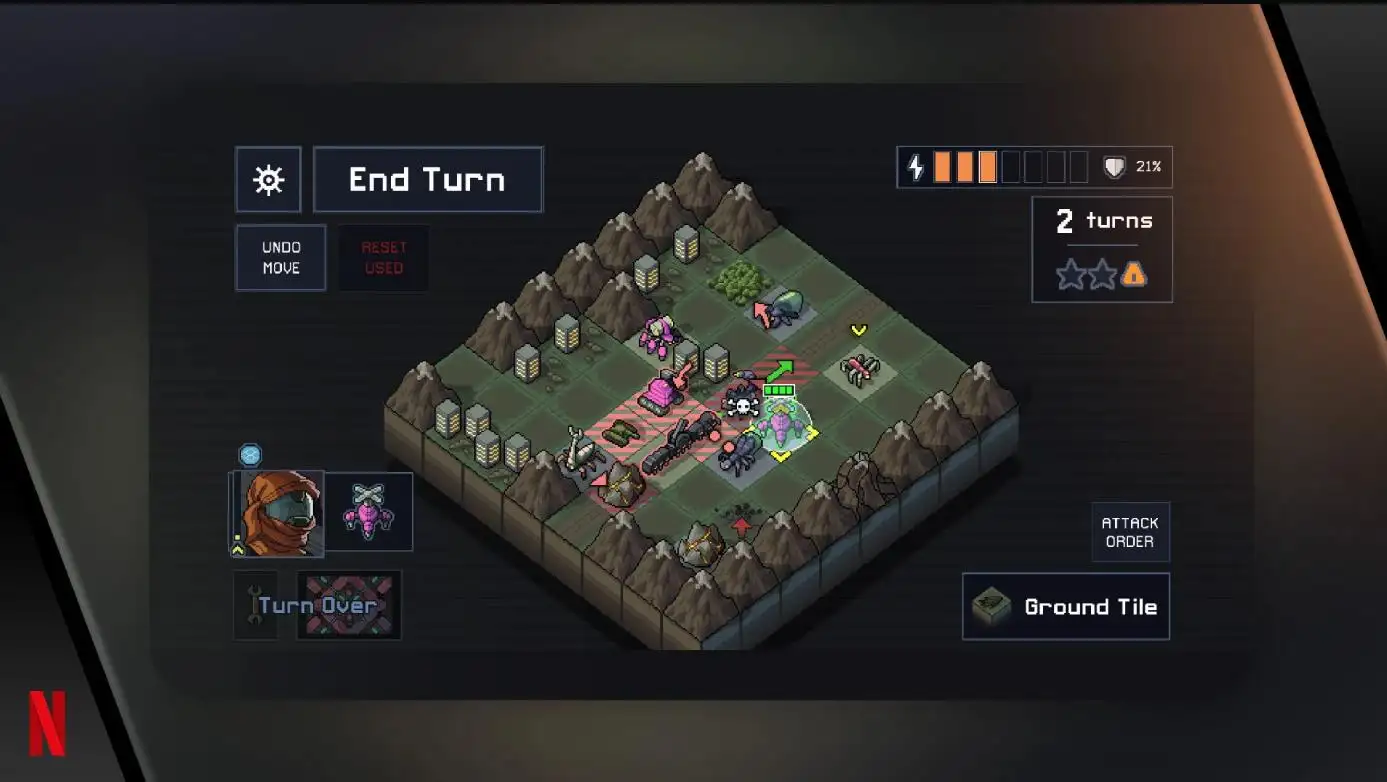Show the Attack Order
This screenshot has width=1387, height=782.
[1130, 532]
